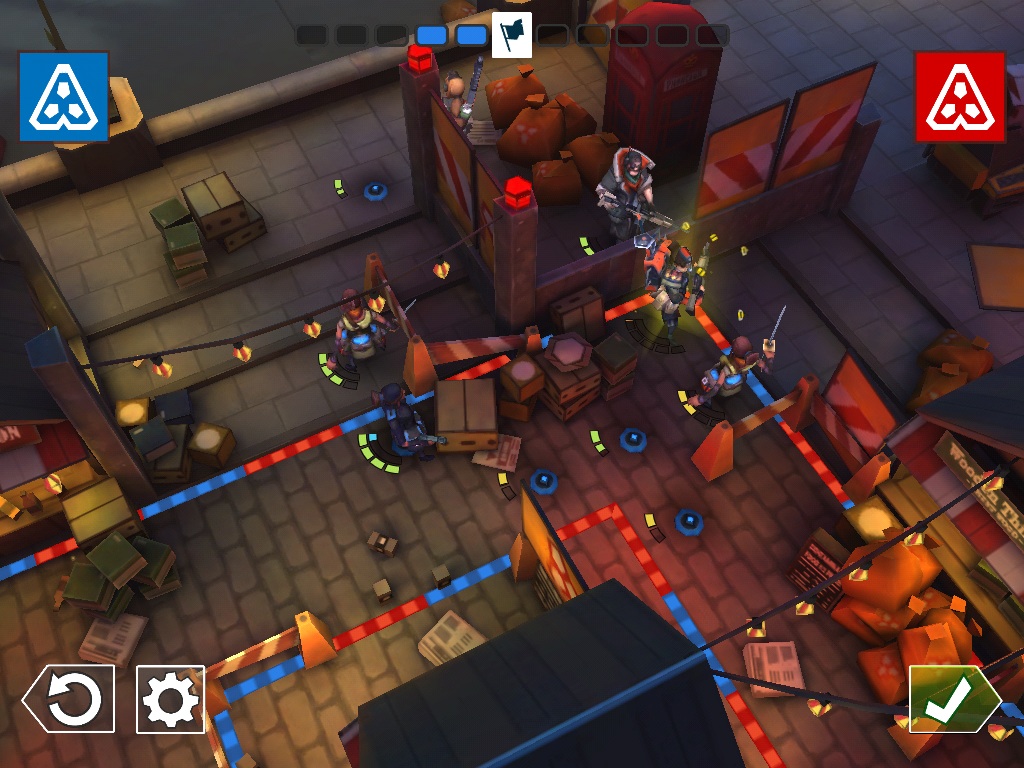
Task: Tap the blue team emblem icon
Action: point(63,96)
